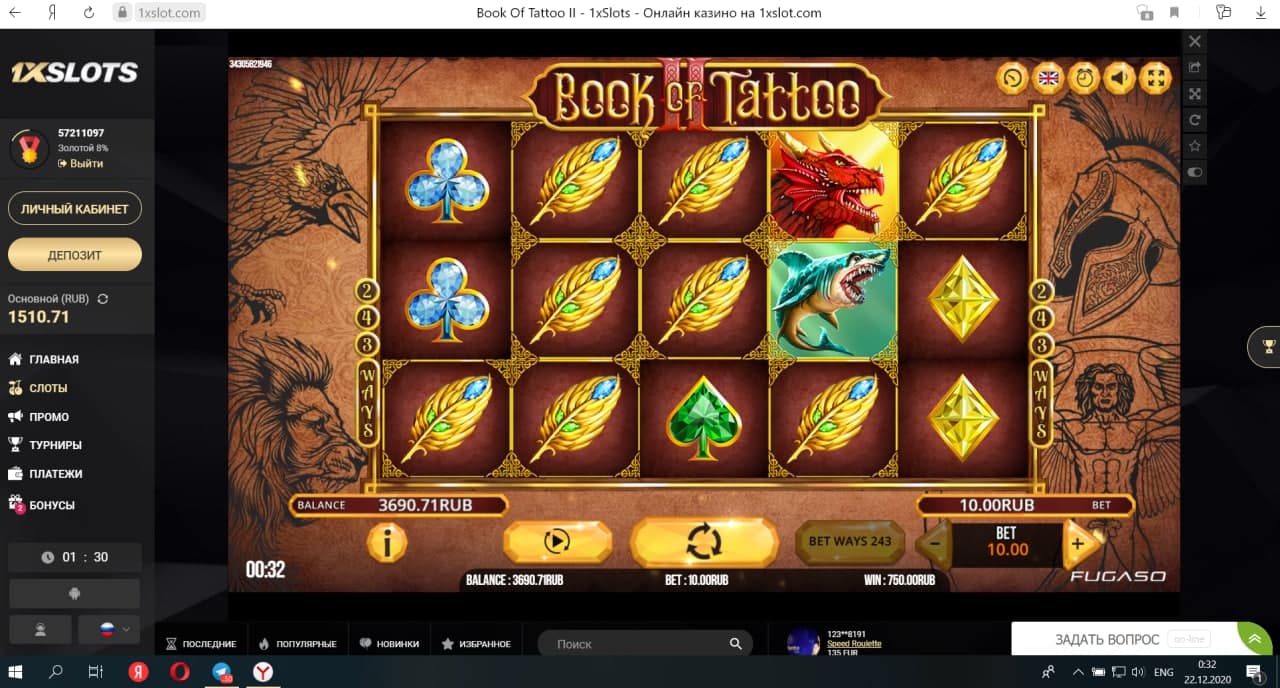
Task: Open the Платежи payments section
Action: [x=55, y=474]
